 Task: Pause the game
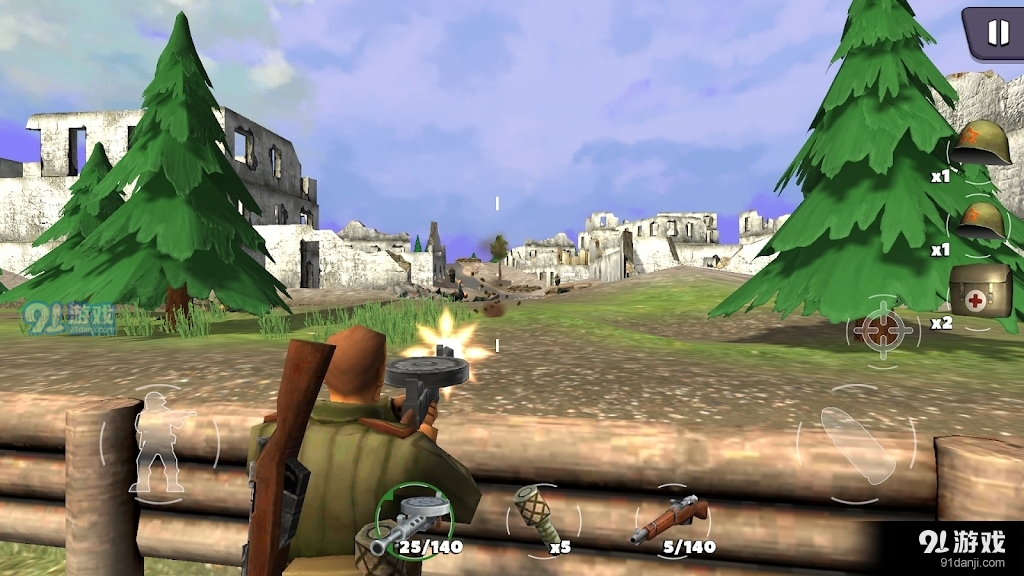pos(996,33)
